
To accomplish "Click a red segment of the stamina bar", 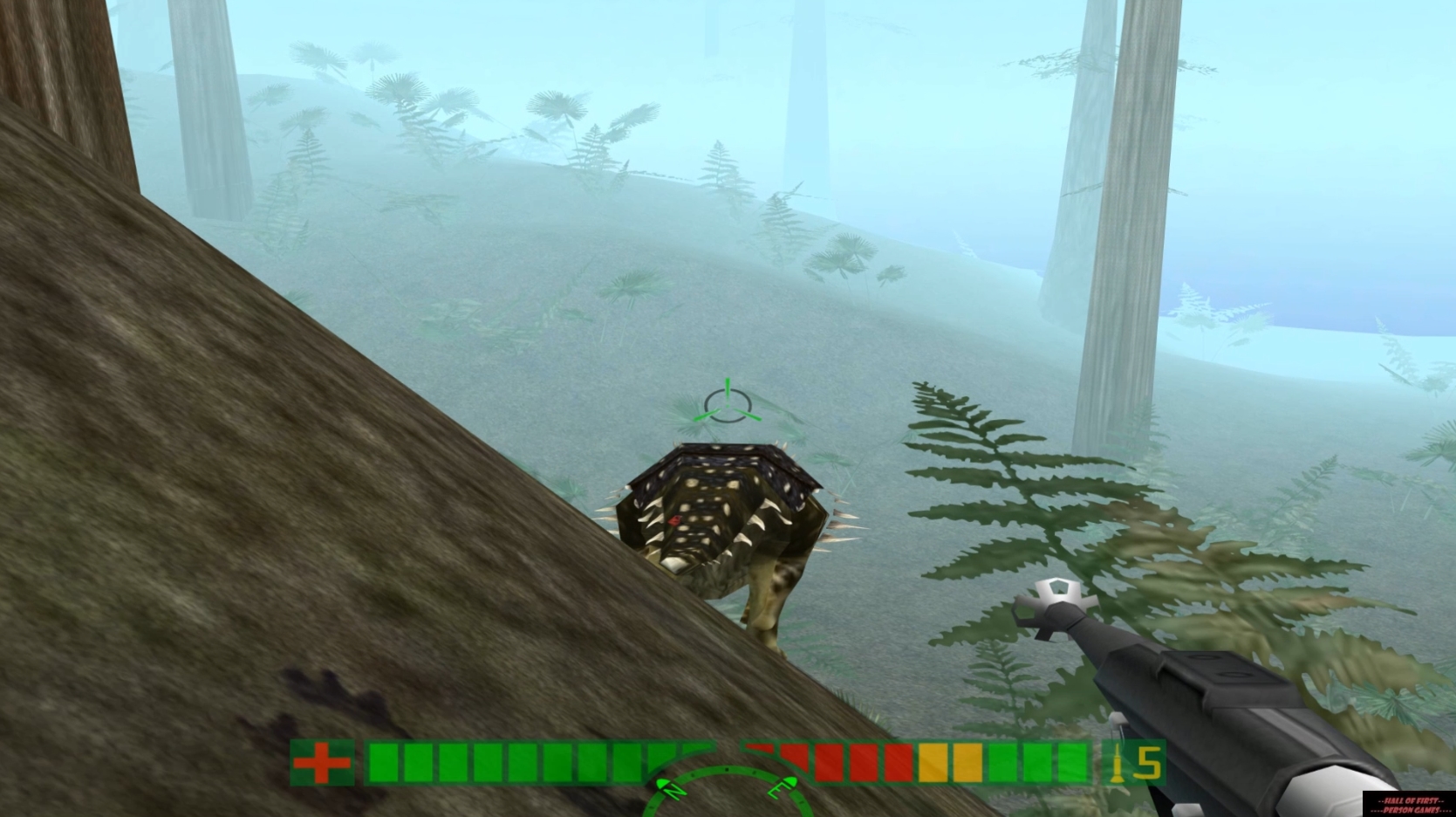I will coord(829,763).
